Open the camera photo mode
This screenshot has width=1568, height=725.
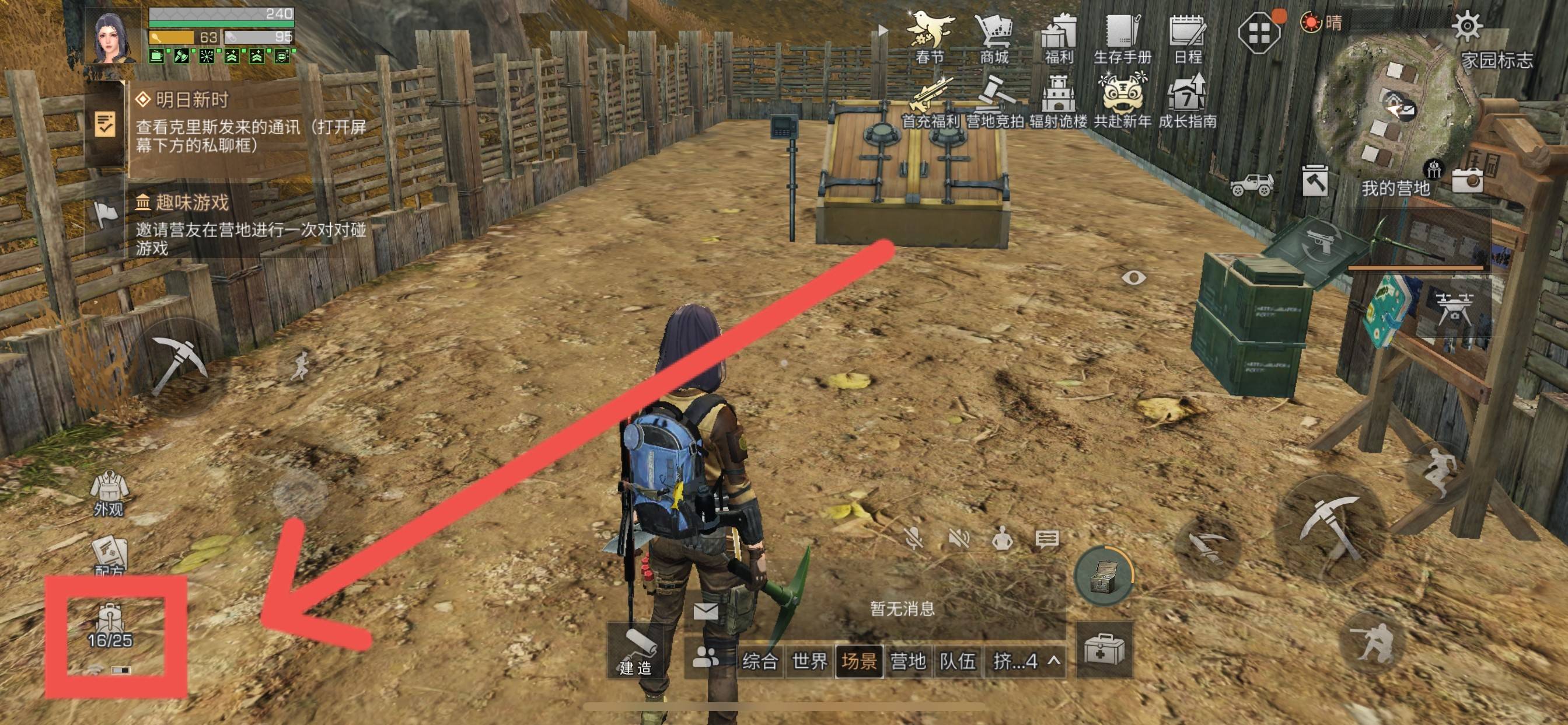[1468, 179]
